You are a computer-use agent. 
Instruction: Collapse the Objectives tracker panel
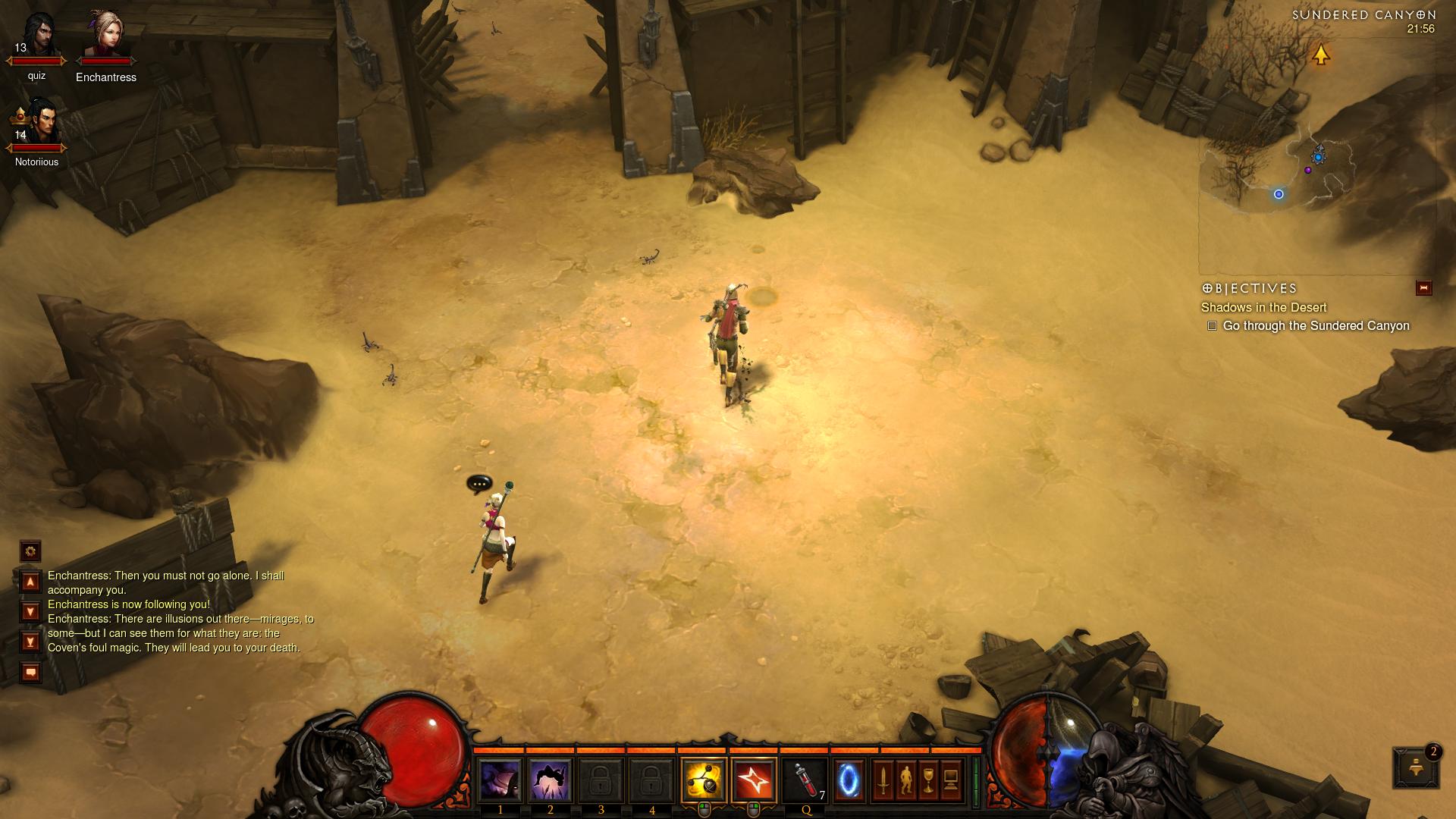[x=1423, y=288]
